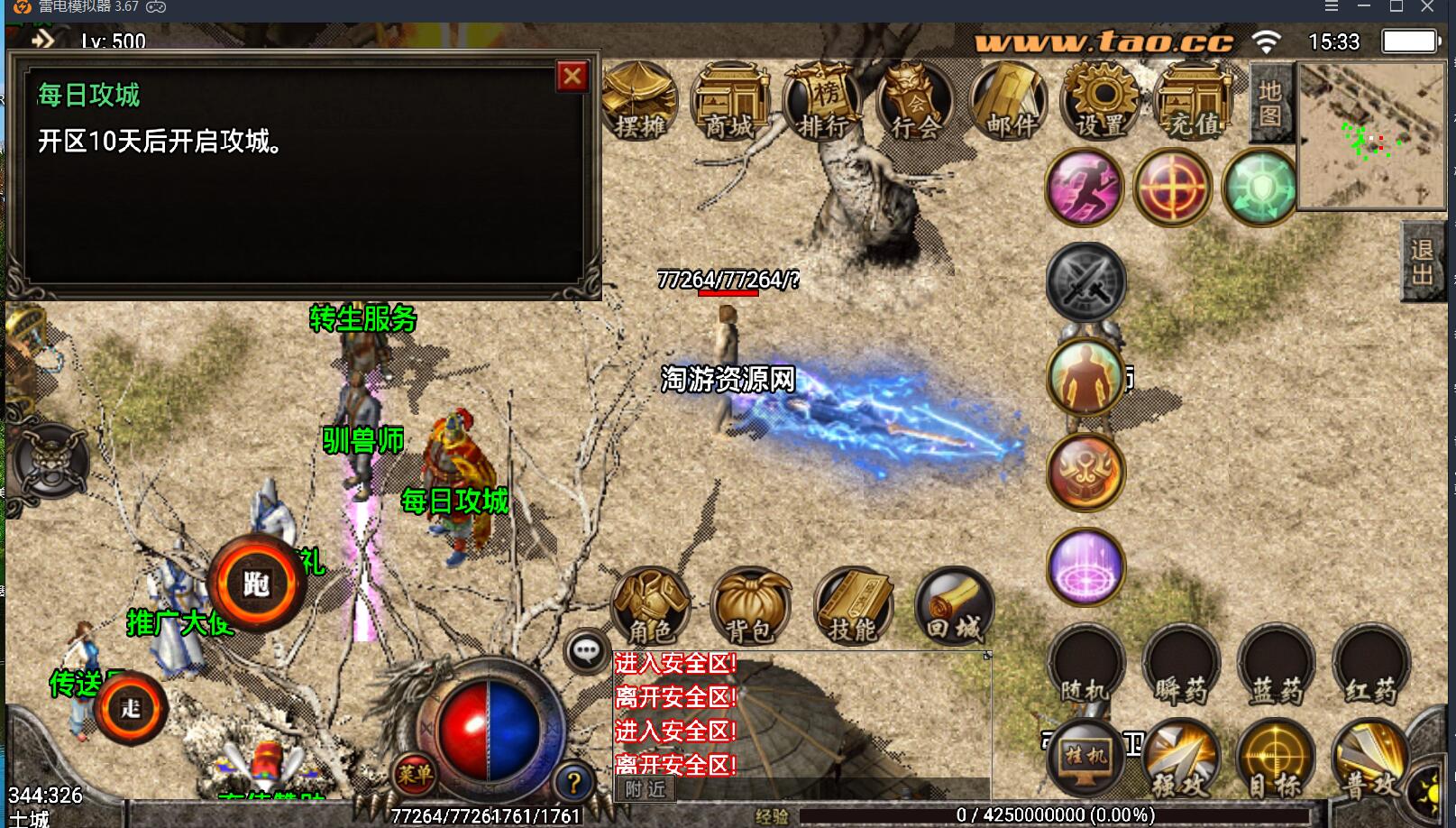The width and height of the screenshot is (1456, 828).
Task: Open the 技能 skills book
Action: click(852, 605)
